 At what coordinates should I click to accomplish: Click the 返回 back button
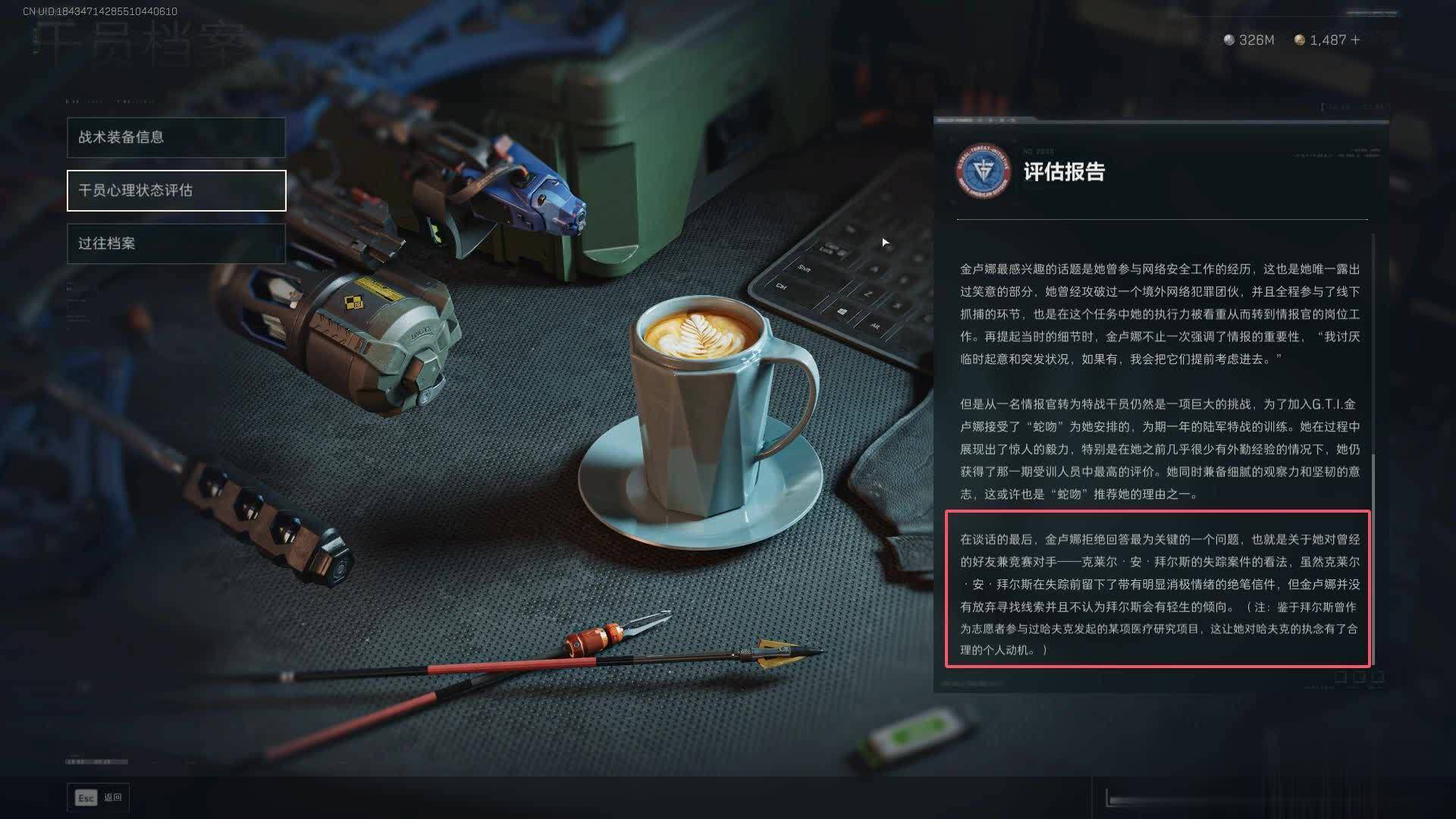pos(99,798)
